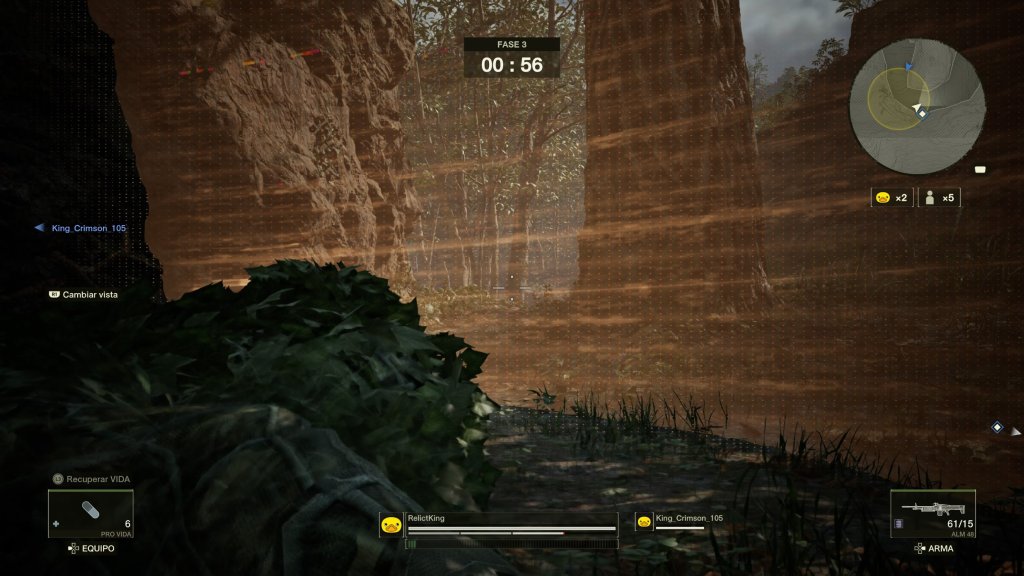Click RelictKing's yellow avatar icon
This screenshot has width=1024, height=576.
click(391, 524)
